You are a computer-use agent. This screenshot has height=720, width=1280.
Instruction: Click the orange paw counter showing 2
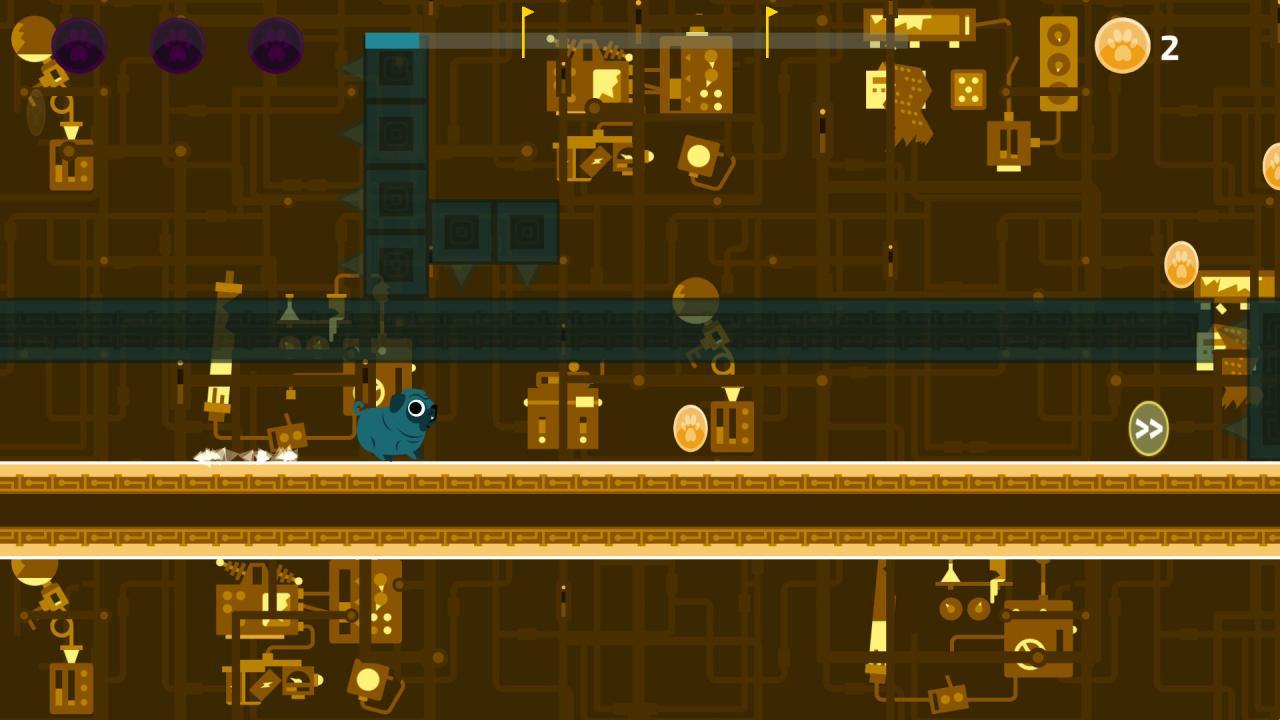coord(1124,44)
